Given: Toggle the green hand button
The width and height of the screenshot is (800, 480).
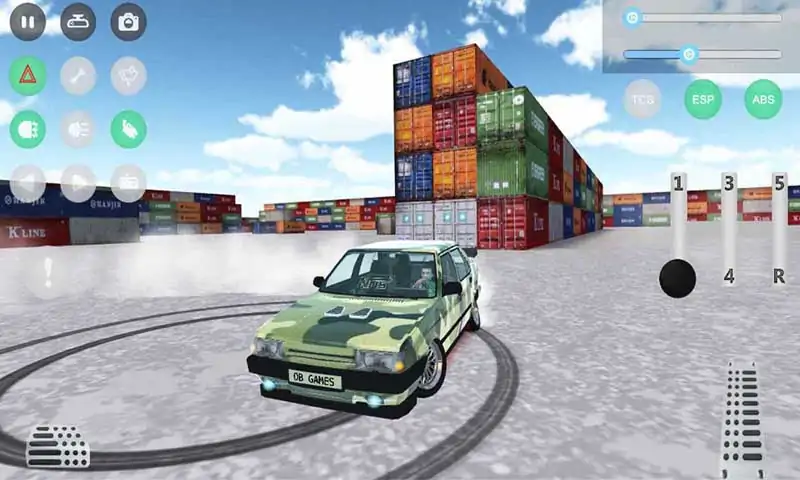Looking at the screenshot, I should [x=128, y=129].
